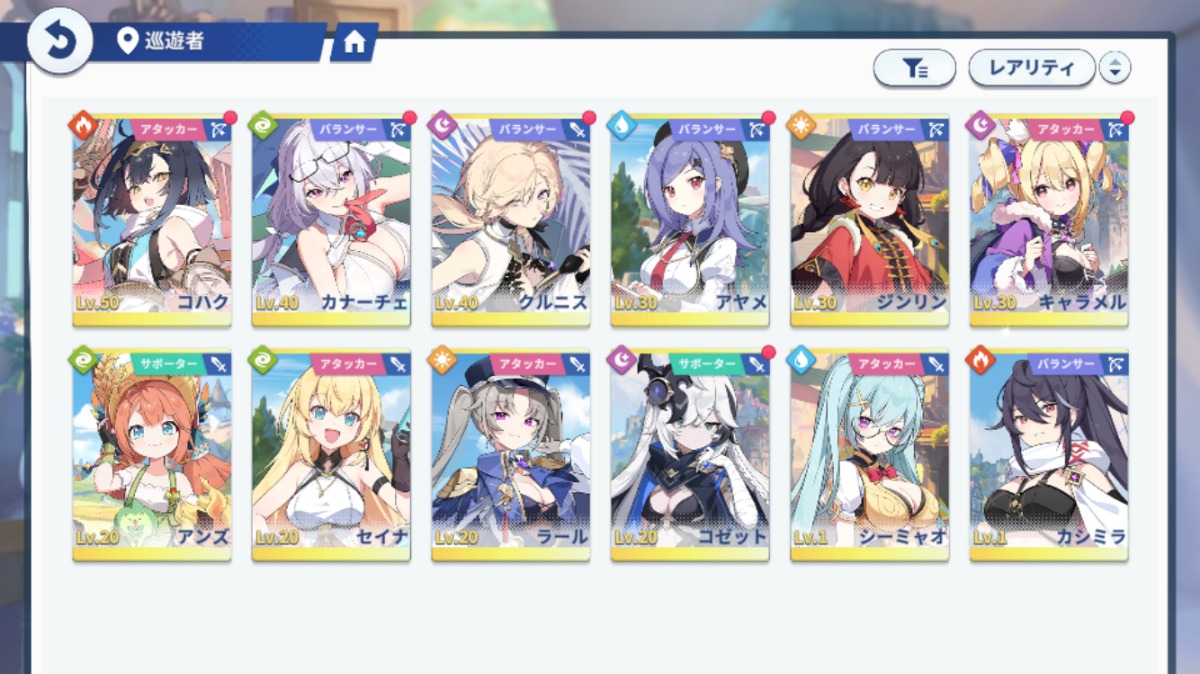Choose the キャラメル character card

(x=1049, y=220)
